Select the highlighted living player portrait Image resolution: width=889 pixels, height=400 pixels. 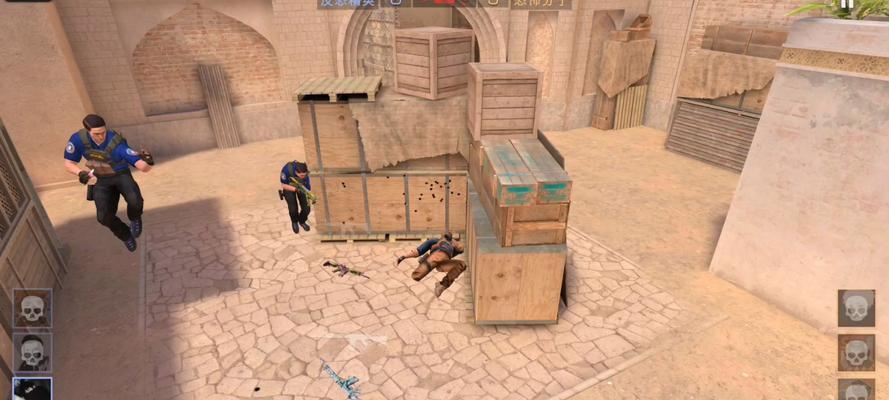click(x=32, y=389)
